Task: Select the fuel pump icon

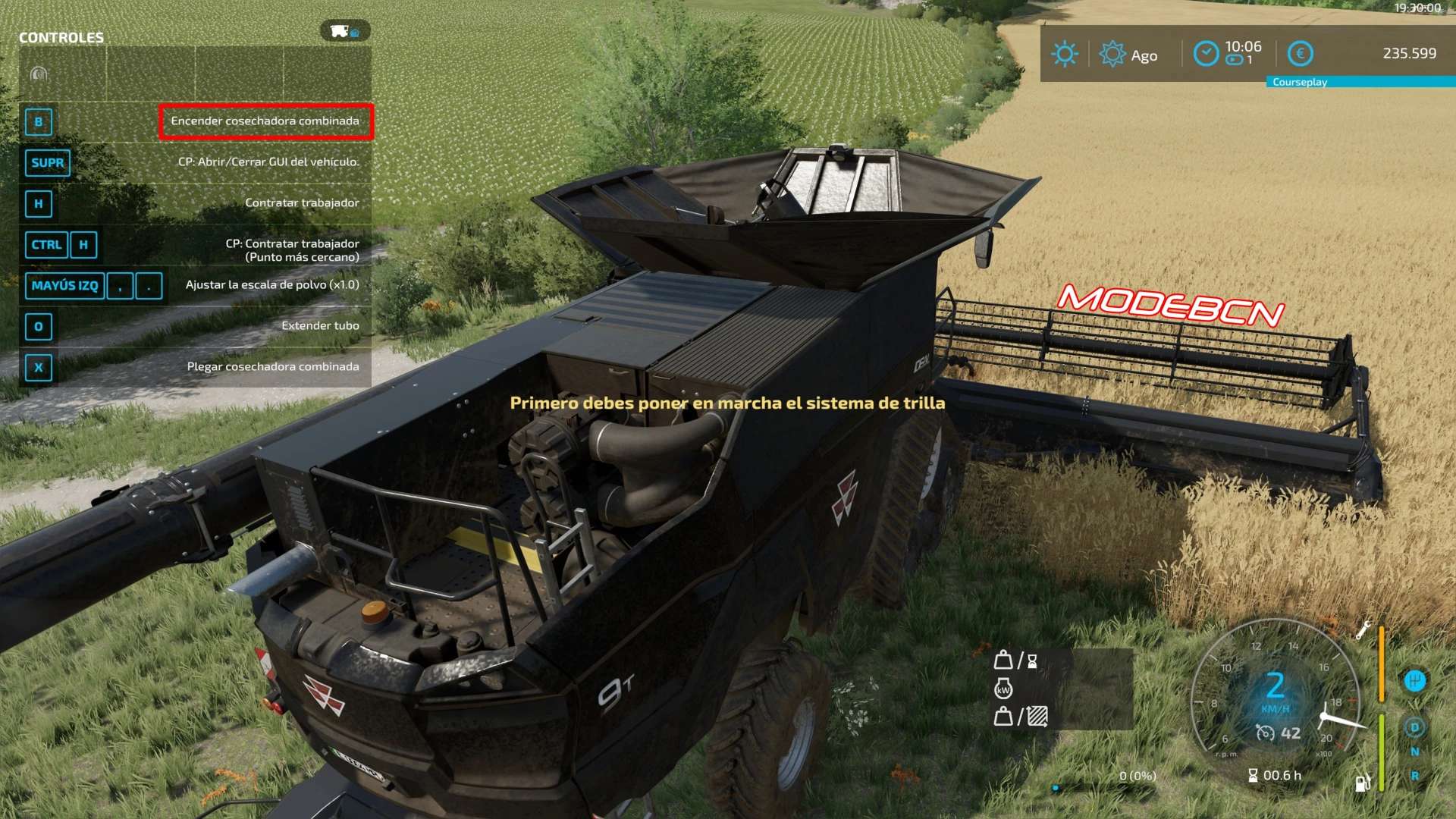Action: click(x=1362, y=783)
